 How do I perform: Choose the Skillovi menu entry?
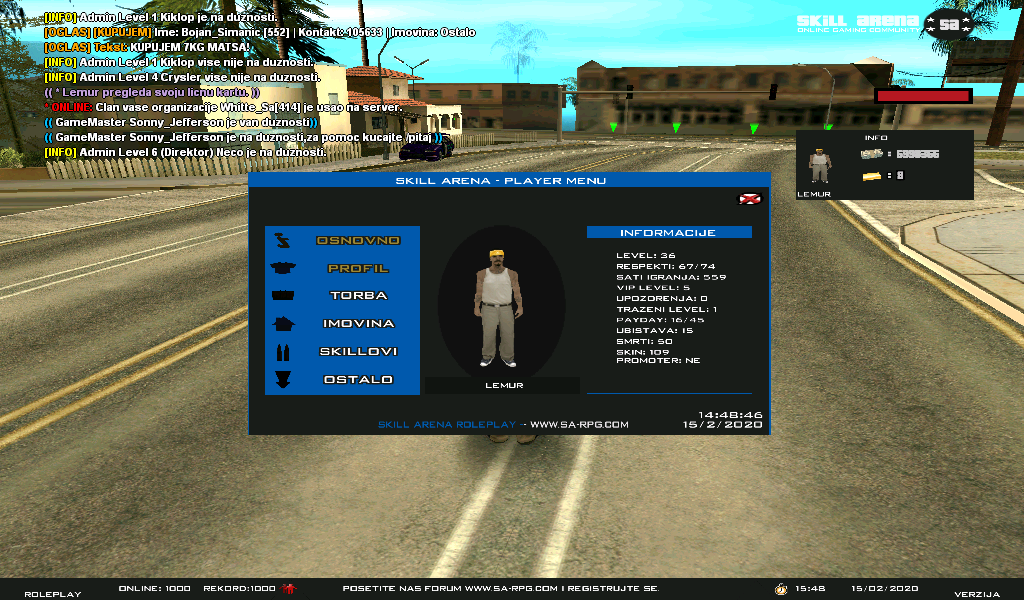click(x=358, y=352)
